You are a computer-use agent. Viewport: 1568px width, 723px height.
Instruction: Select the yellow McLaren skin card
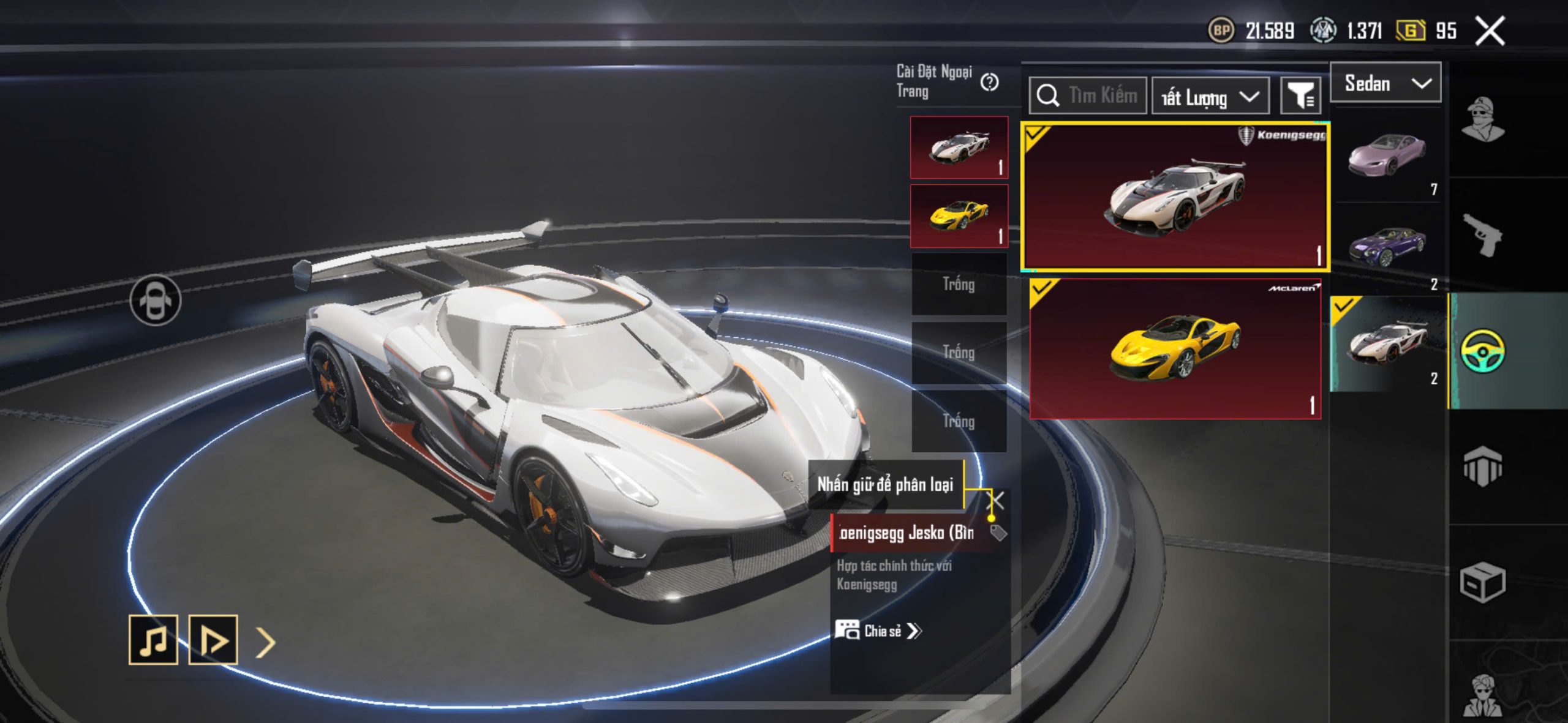pos(1175,349)
